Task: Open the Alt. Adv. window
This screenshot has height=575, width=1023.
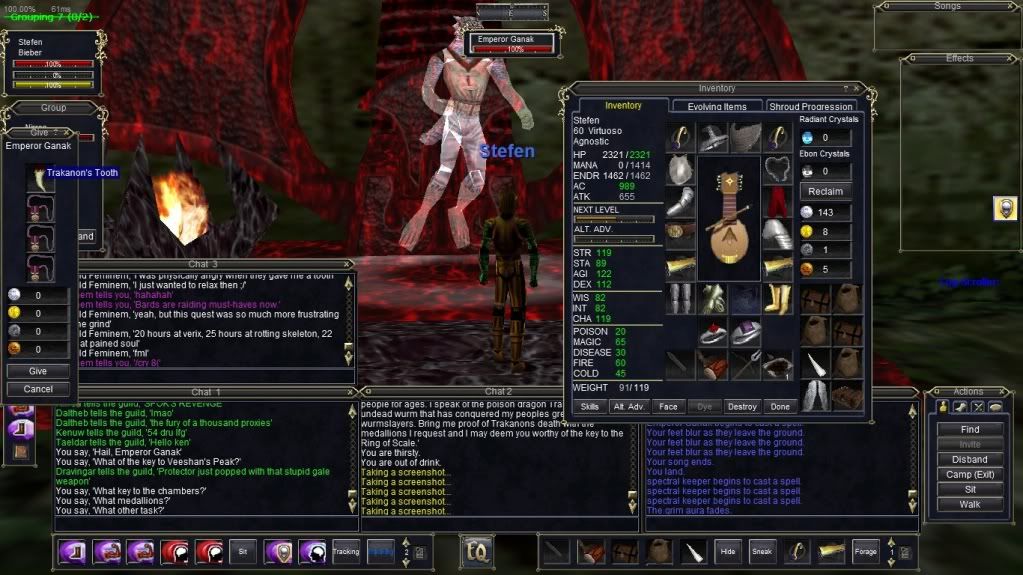Action: [628, 407]
